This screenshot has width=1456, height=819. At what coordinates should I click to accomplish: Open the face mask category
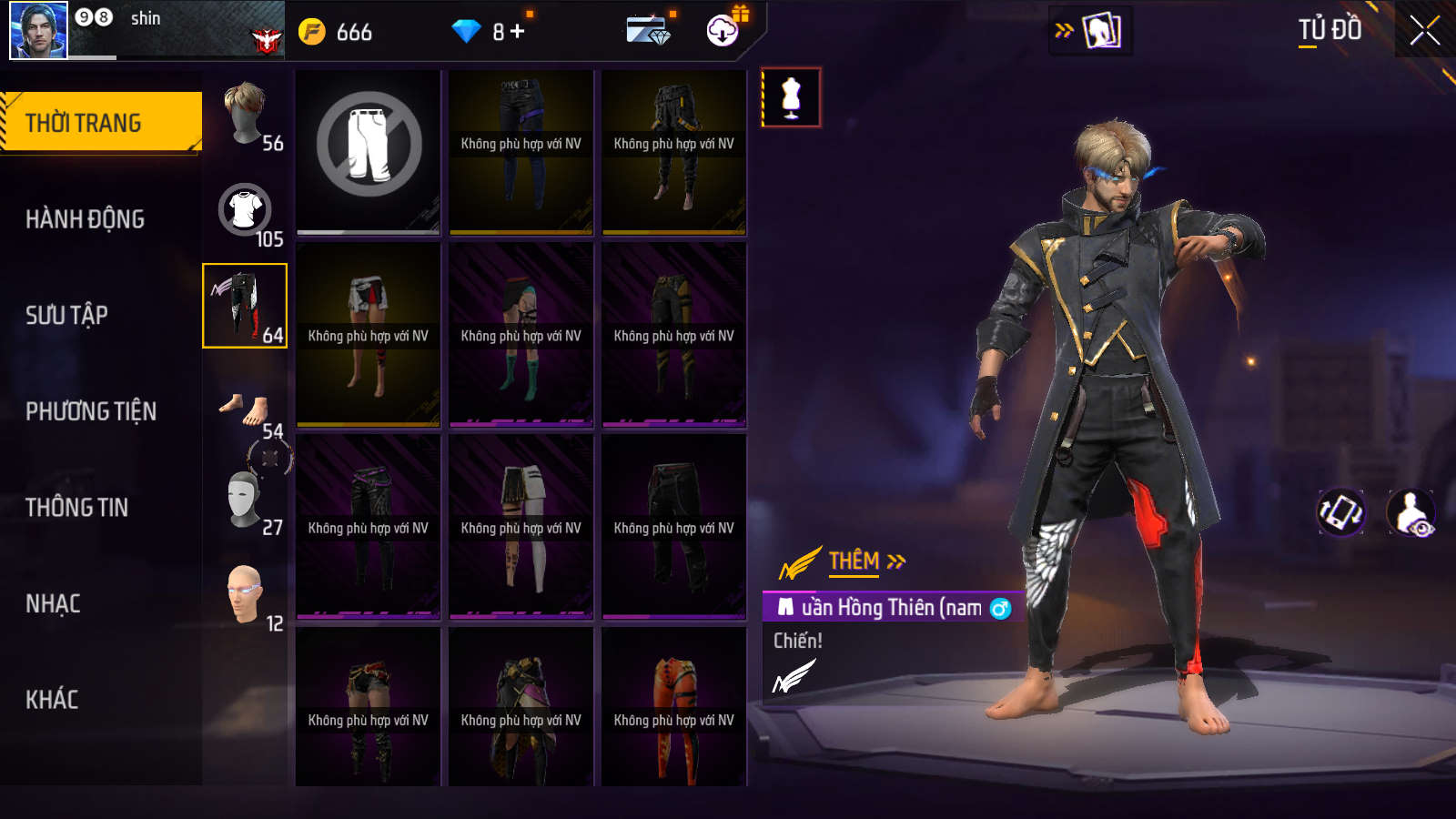(244, 499)
